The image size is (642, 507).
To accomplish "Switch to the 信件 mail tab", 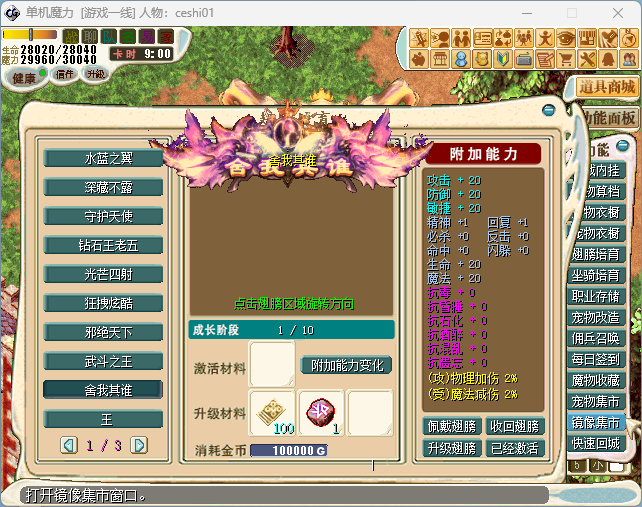I will pos(65,74).
